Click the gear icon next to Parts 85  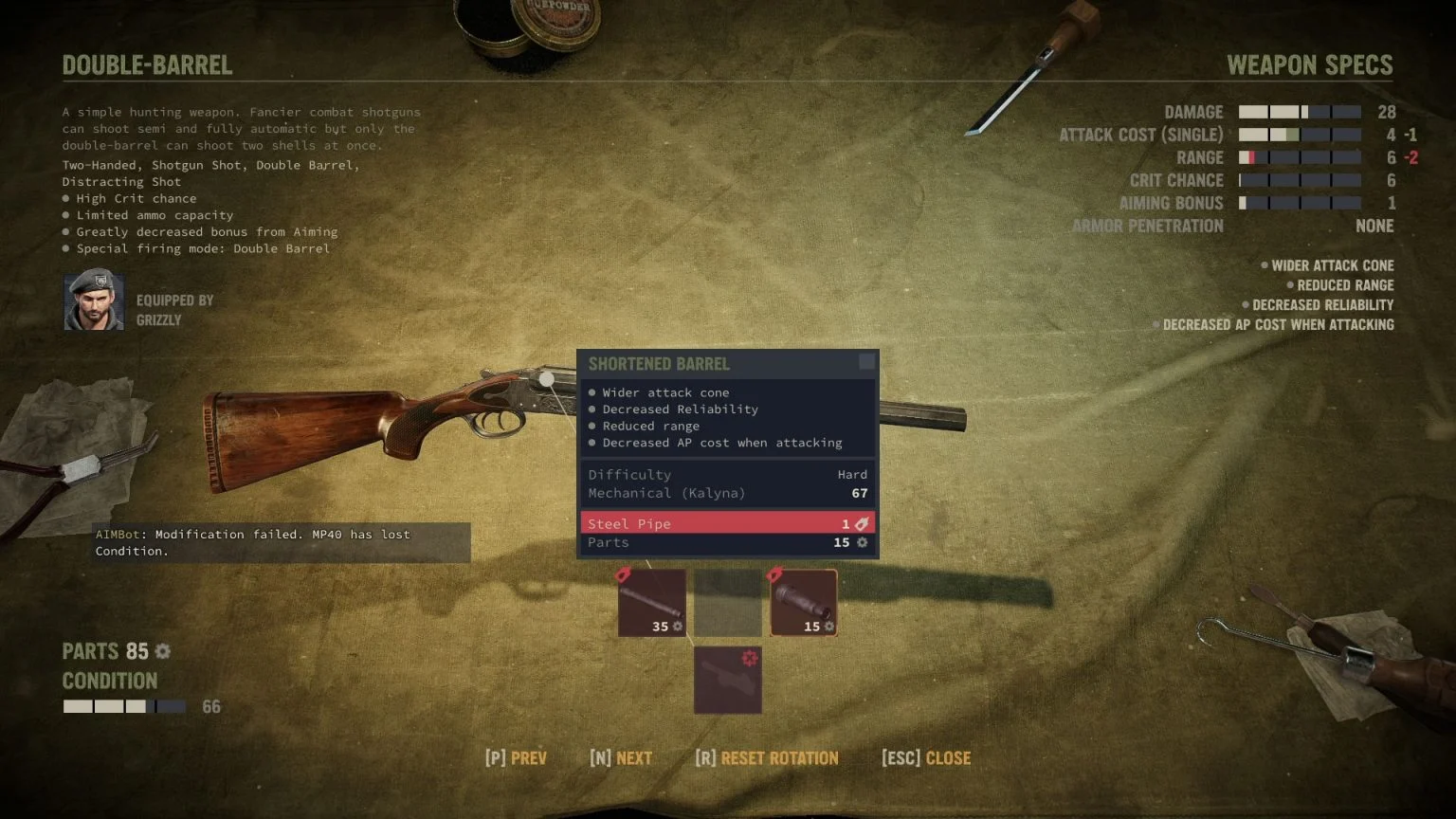161,651
